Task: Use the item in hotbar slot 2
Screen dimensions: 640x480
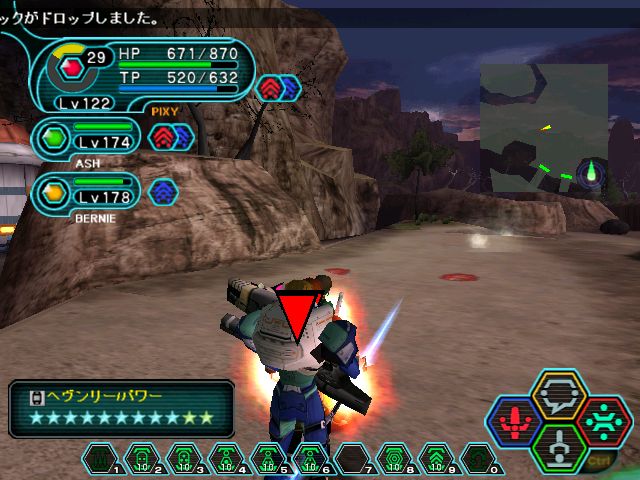Action: (x=141, y=459)
